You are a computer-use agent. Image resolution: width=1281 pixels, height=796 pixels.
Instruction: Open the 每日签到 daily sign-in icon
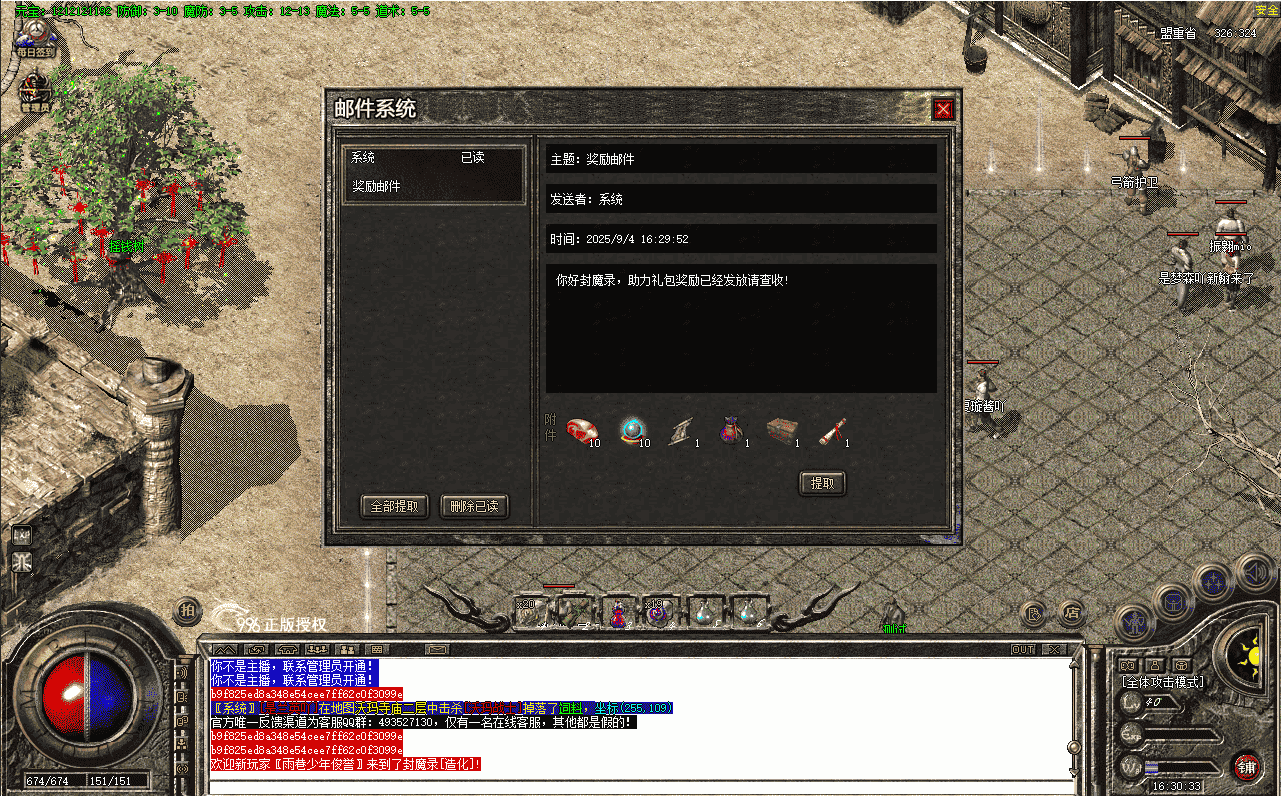coord(34,40)
